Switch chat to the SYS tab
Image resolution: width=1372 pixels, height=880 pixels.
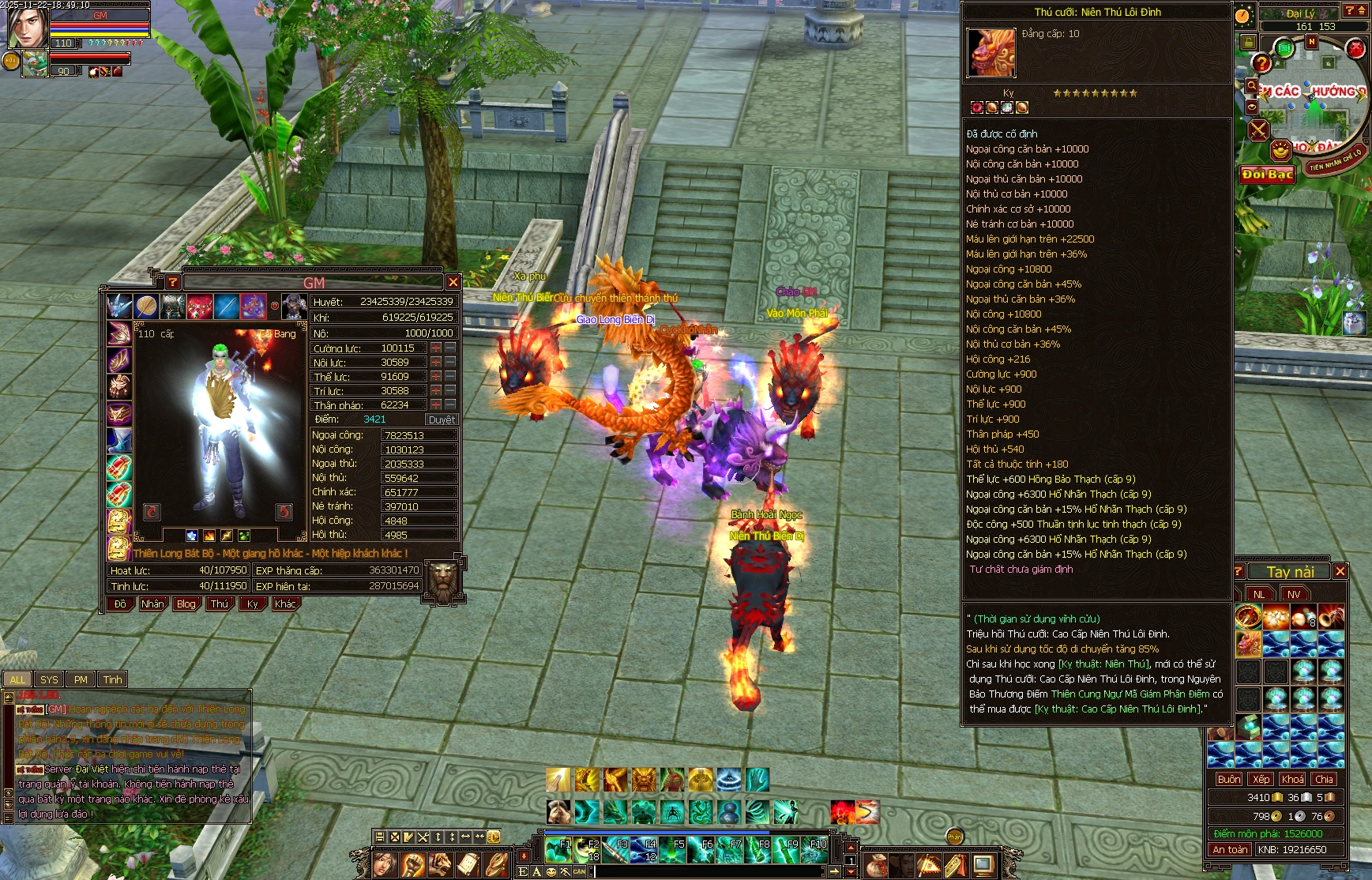(49, 679)
